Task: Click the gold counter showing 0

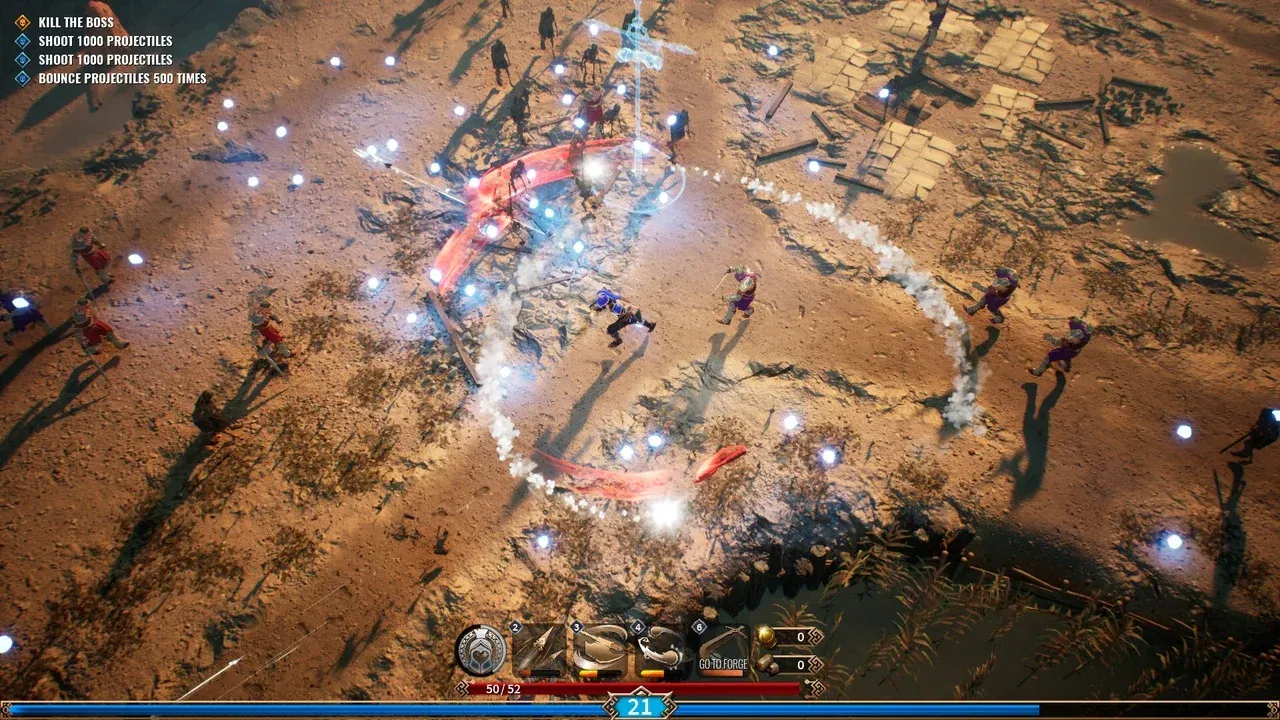Action: click(x=800, y=637)
